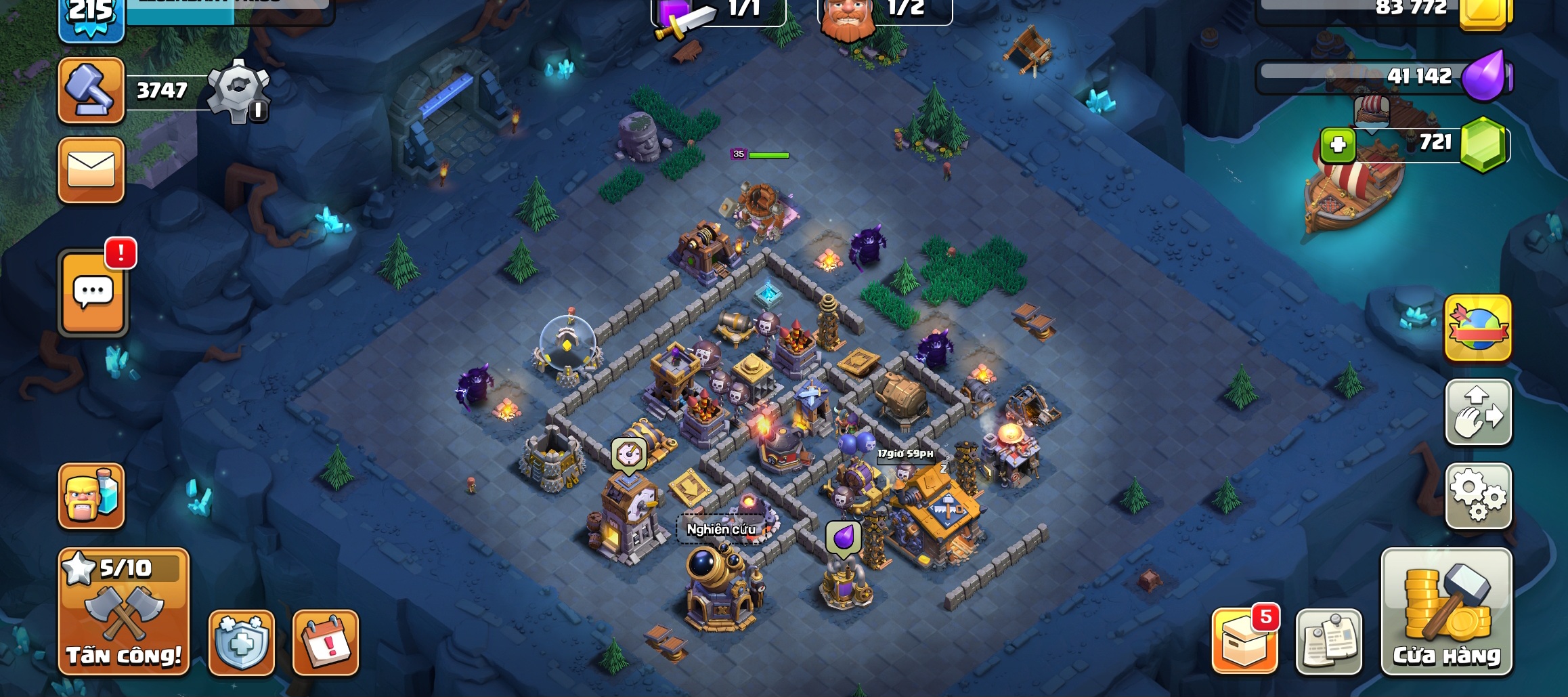Open the settings gears button
This screenshot has height=697, width=1568.
(1478, 496)
